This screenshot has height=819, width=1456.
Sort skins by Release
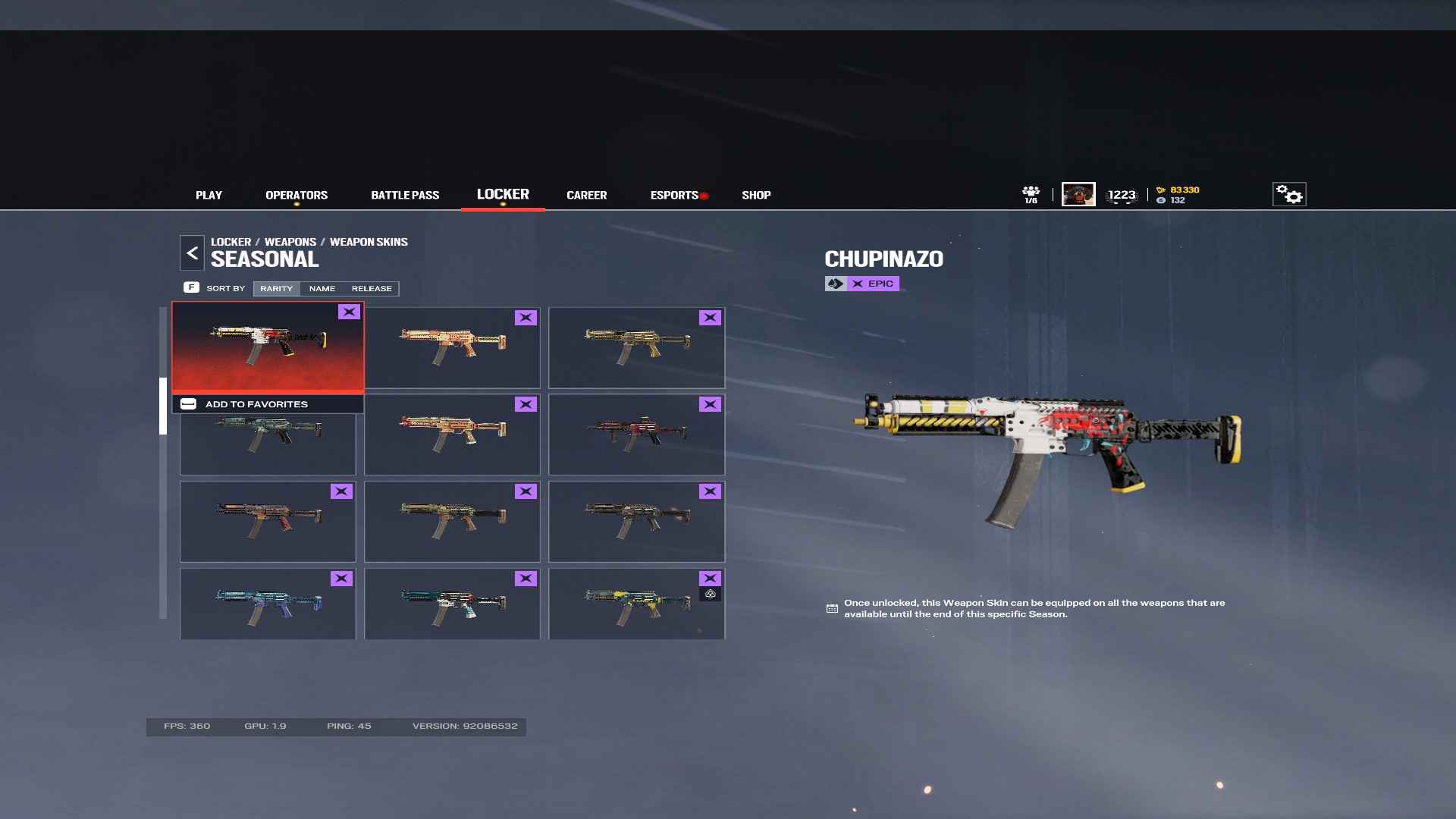pyautogui.click(x=372, y=289)
